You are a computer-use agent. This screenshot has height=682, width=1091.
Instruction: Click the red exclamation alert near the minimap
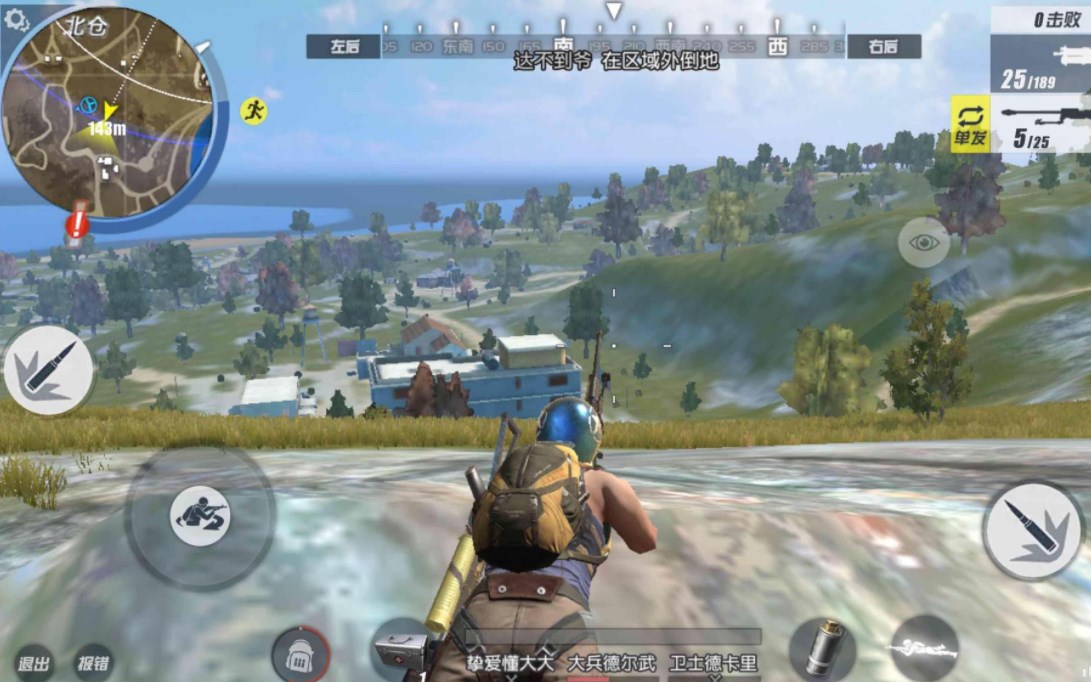(77, 224)
